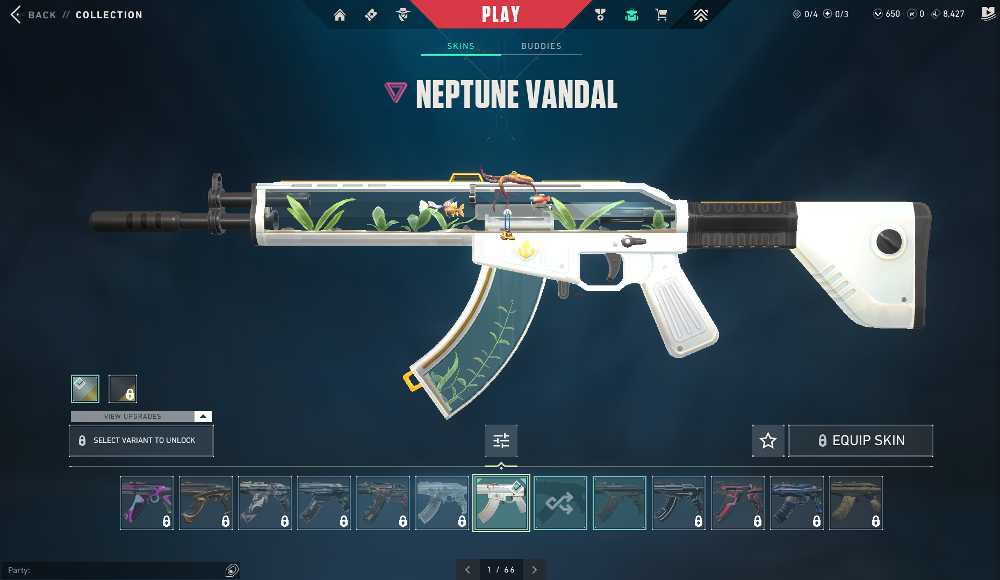Expand the View Upgrades panel
1000x580 pixels.
[141, 416]
